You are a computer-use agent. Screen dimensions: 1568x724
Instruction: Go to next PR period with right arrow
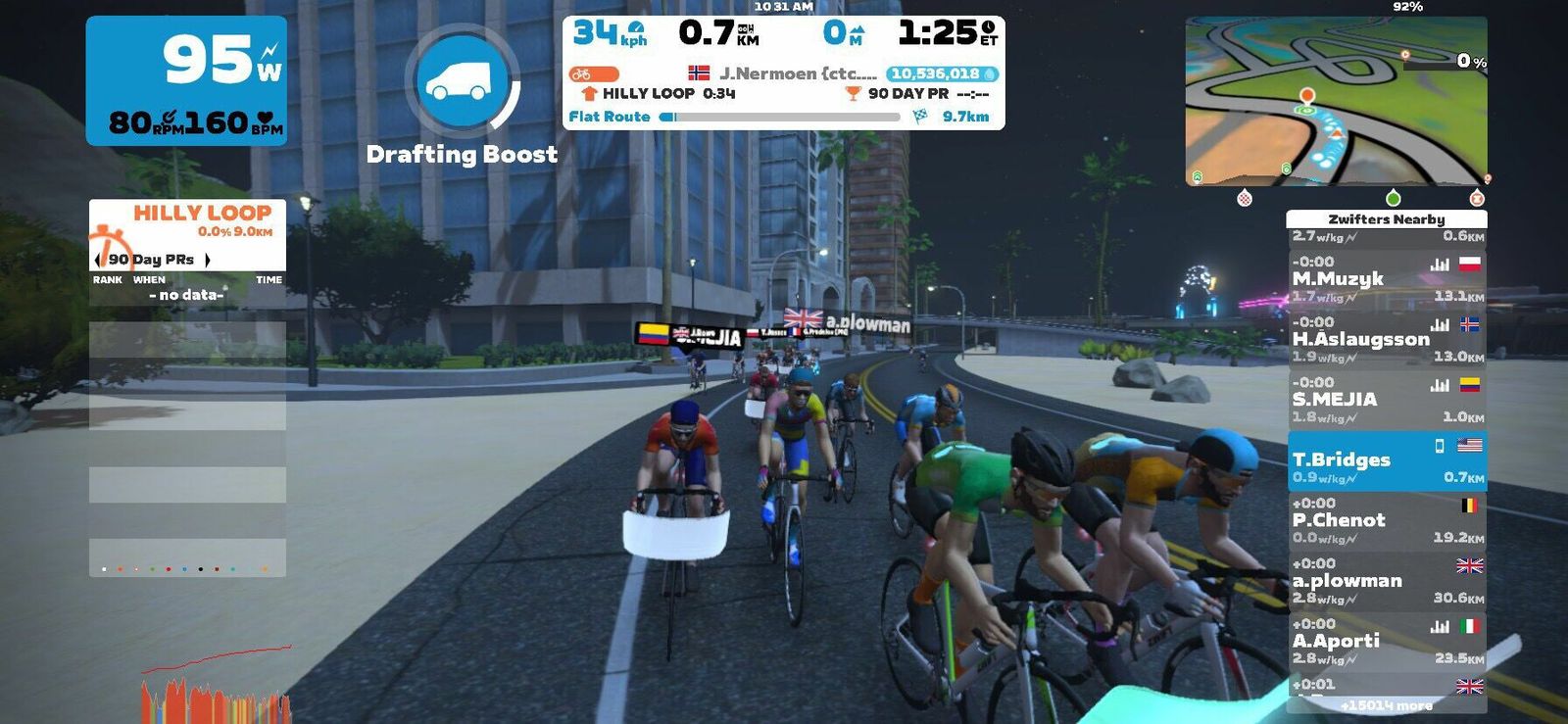point(208,260)
